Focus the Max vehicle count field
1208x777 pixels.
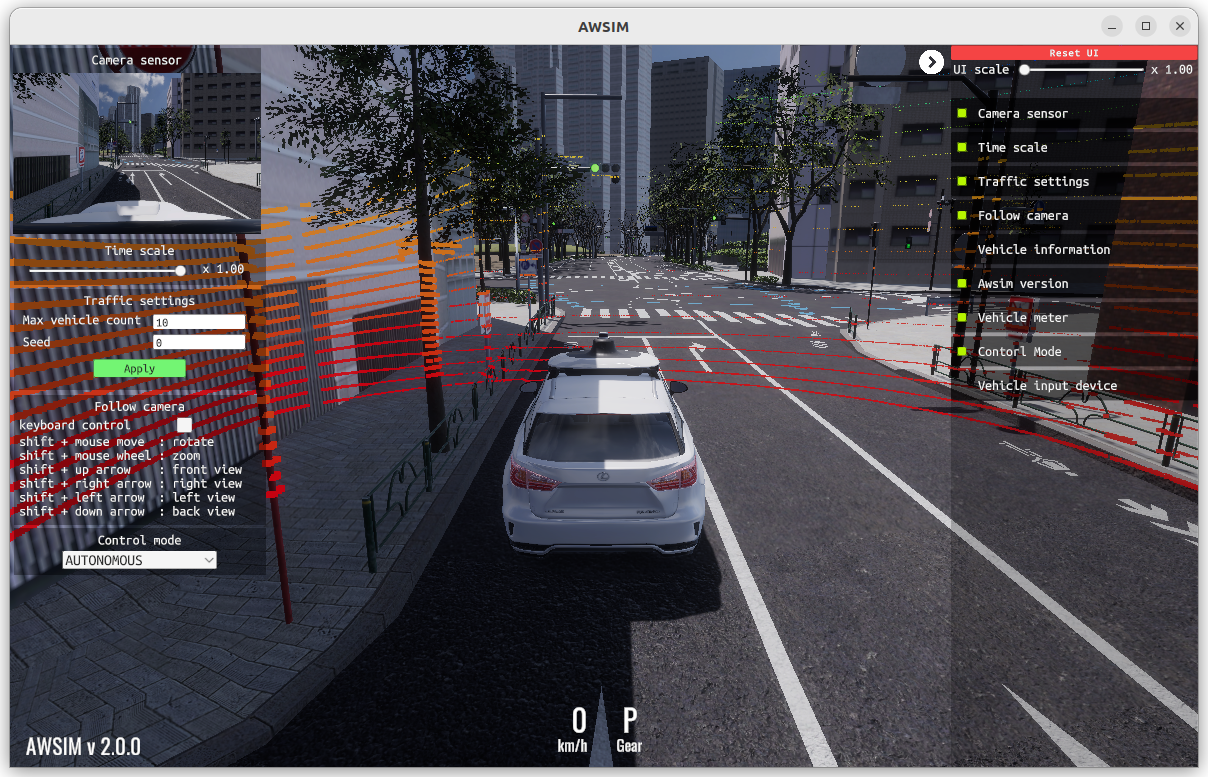click(x=199, y=322)
